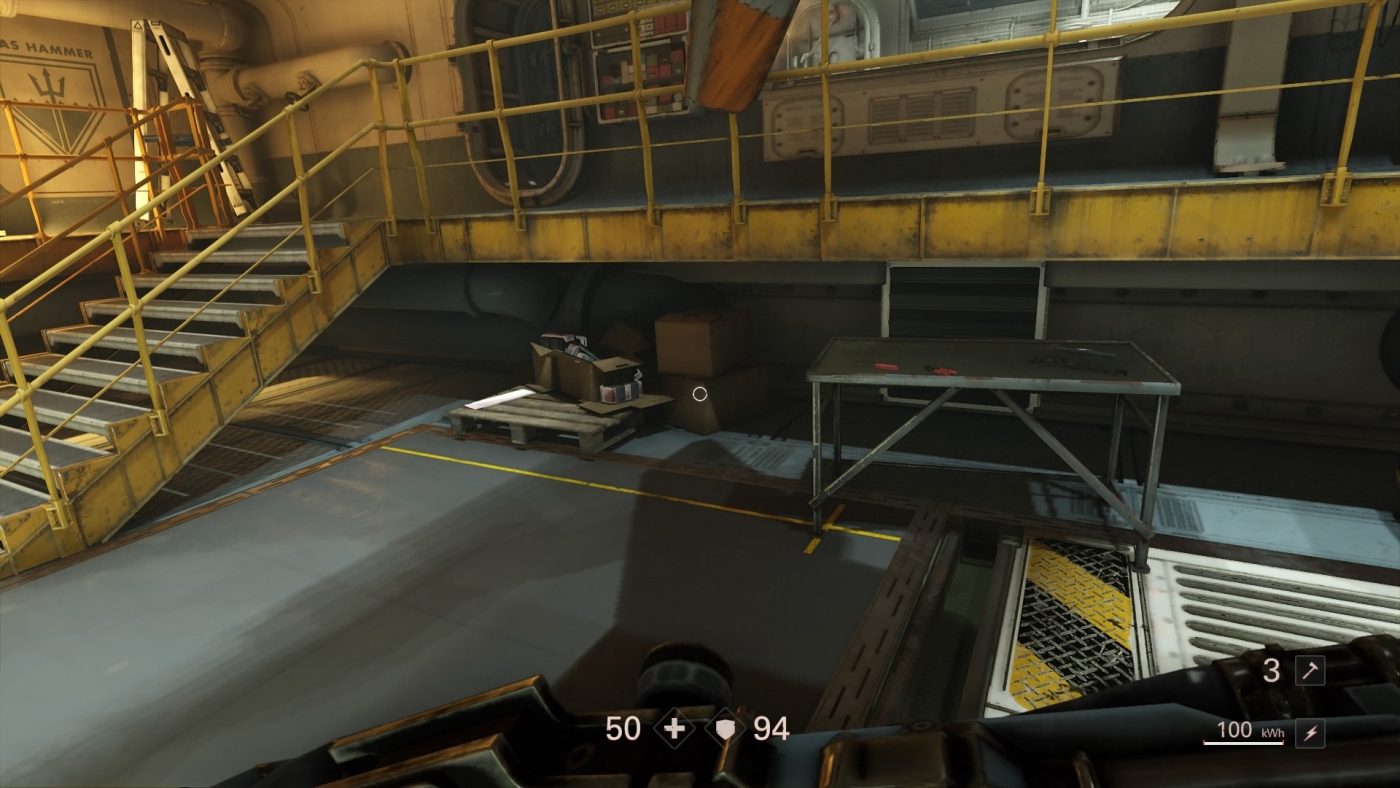Click the armor shield icon in the HUD
Viewport: 1400px width, 788px height.
coord(725,728)
